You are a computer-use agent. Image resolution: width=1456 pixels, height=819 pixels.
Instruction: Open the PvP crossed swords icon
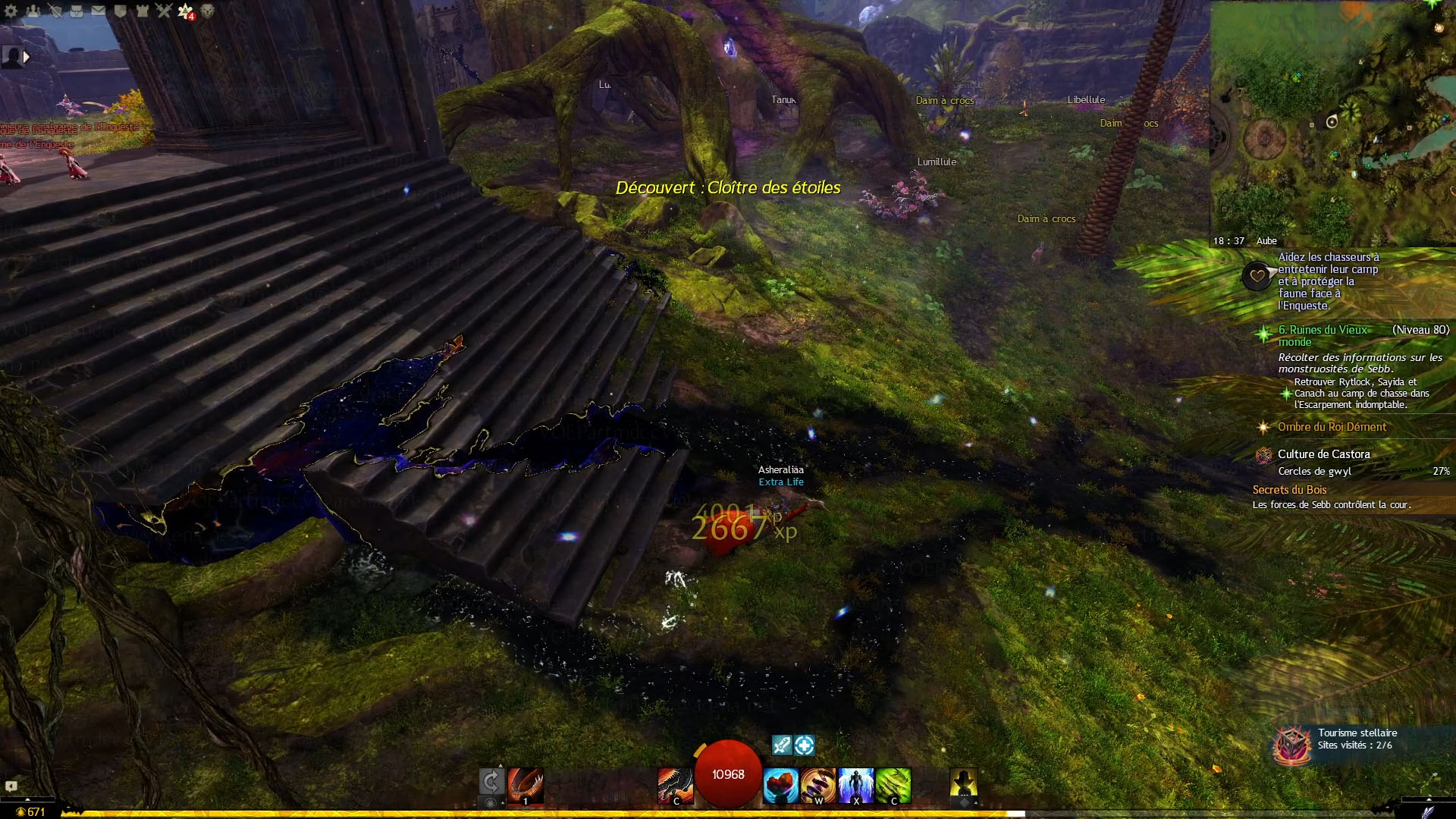tap(164, 11)
